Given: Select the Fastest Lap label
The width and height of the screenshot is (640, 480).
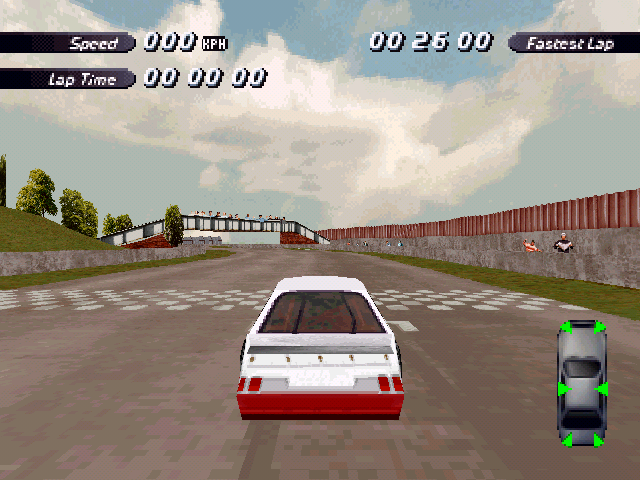Looking at the screenshot, I should [x=571, y=43].
